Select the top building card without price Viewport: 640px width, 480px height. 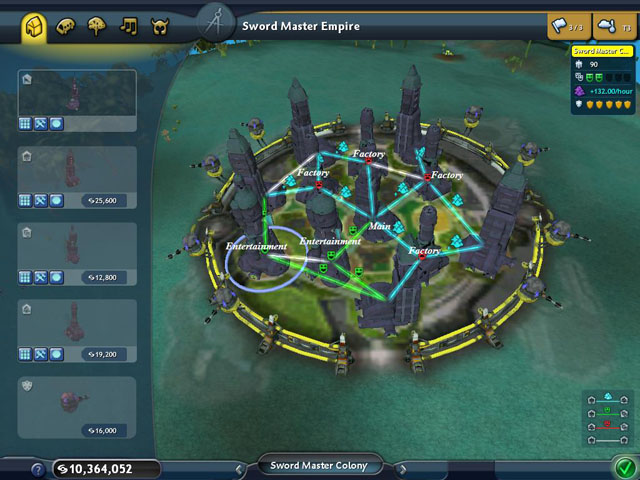coord(77,100)
